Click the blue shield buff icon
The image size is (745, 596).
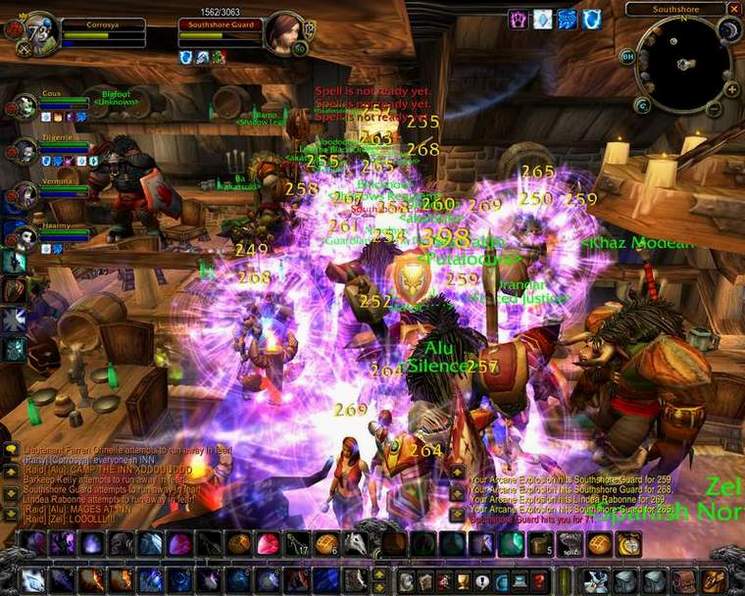[x=592, y=18]
